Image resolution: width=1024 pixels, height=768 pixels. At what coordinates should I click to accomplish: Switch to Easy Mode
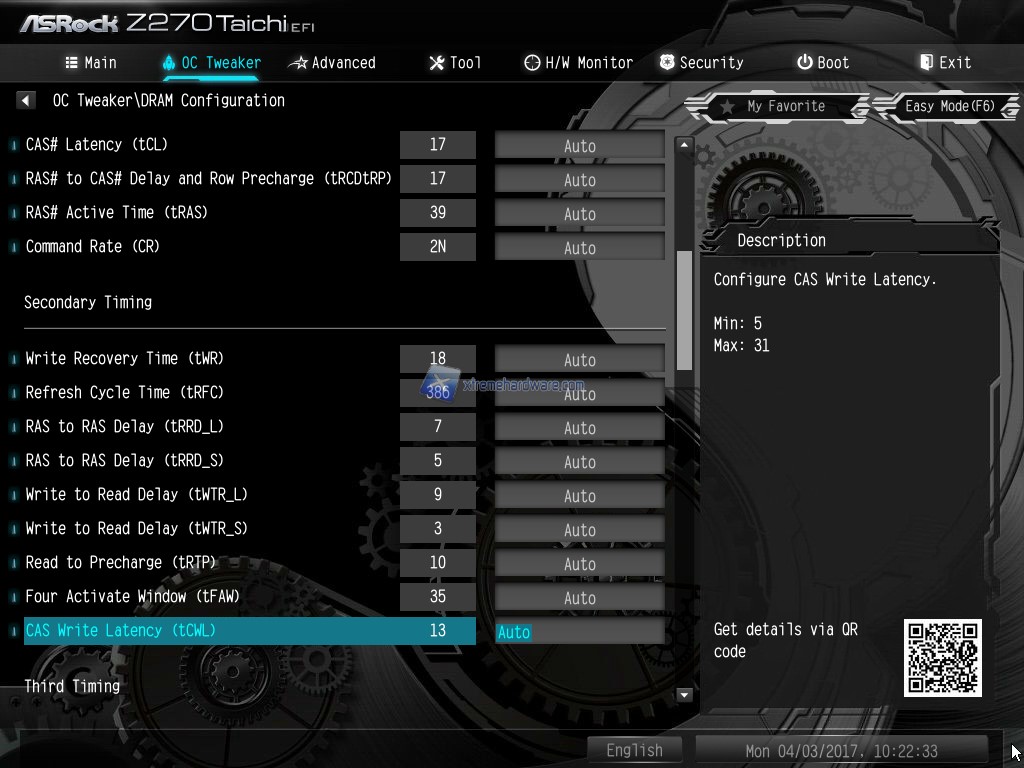click(948, 106)
